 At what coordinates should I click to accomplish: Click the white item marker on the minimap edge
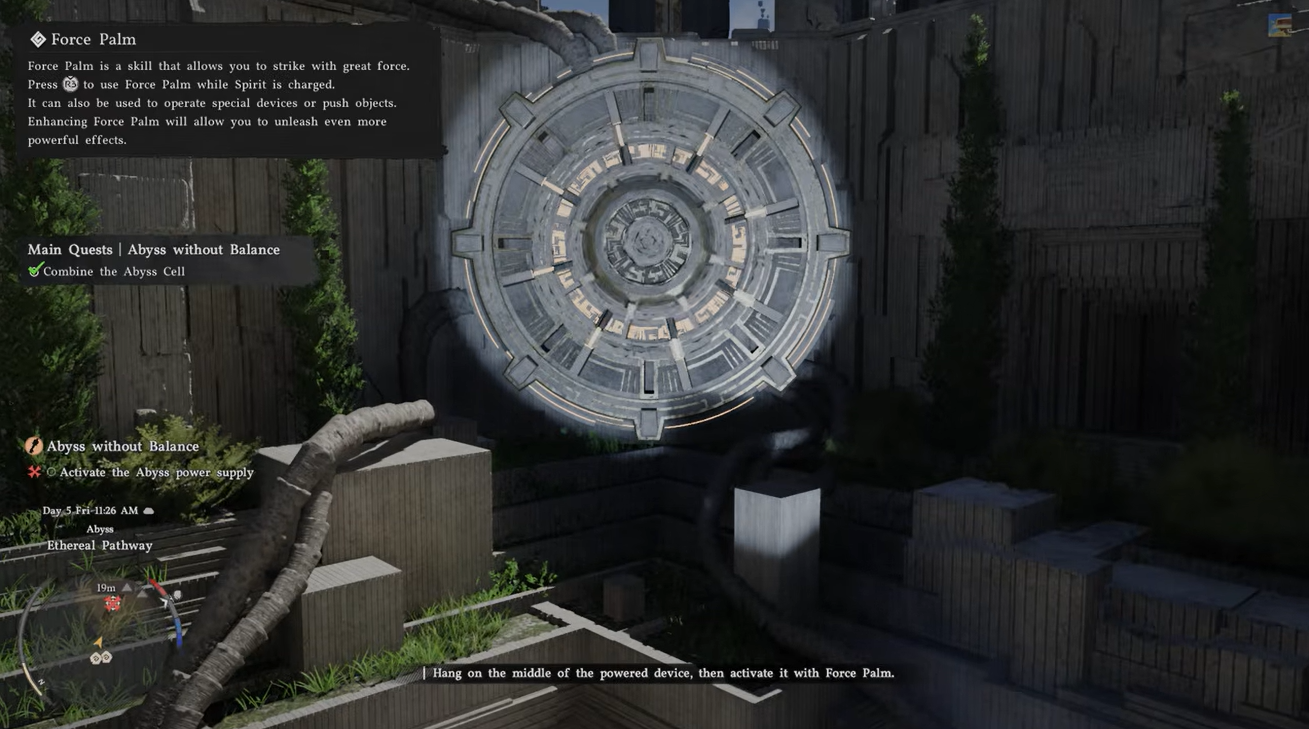click(177, 596)
